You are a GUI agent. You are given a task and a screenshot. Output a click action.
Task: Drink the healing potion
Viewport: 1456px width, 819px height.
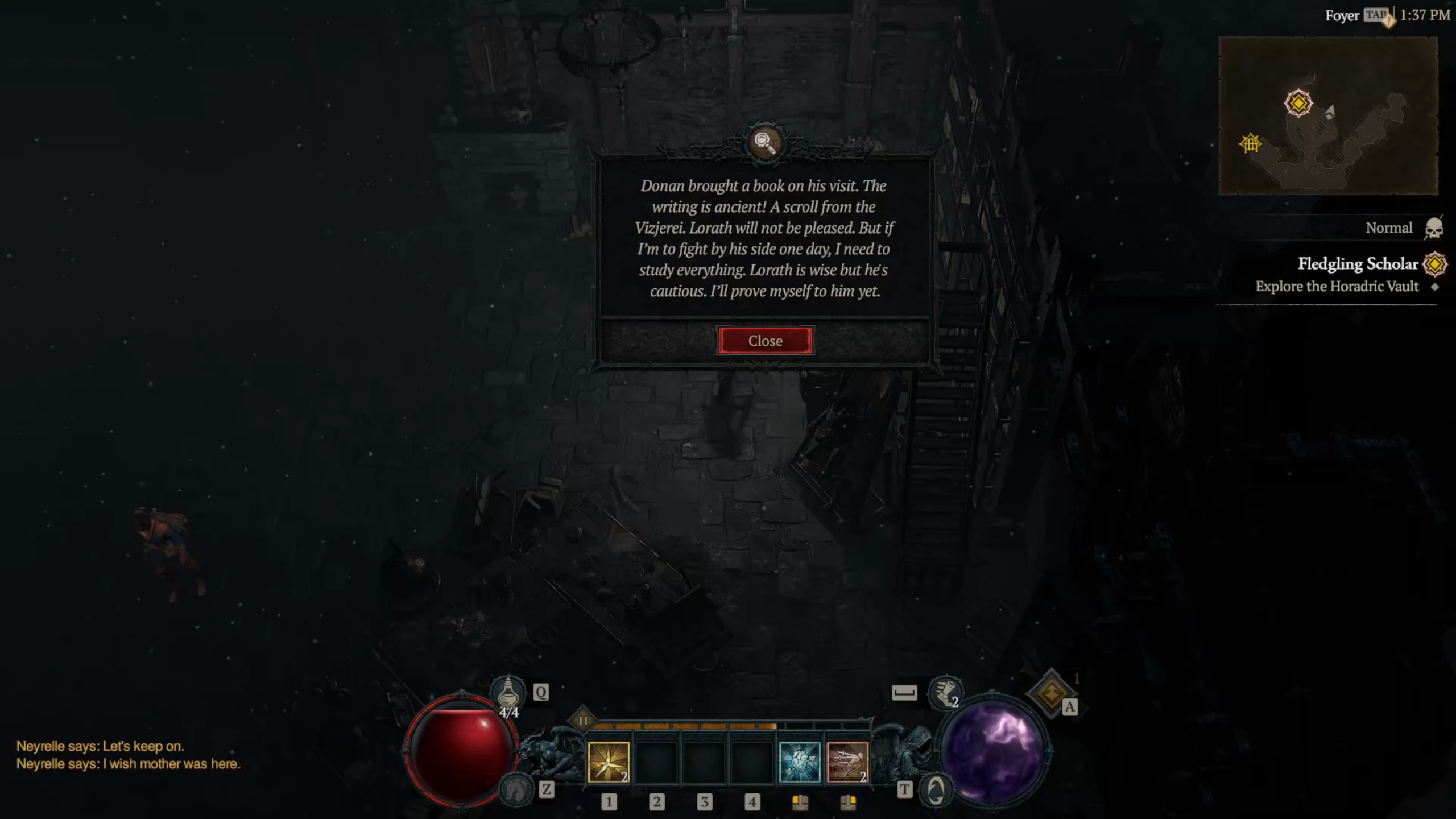coord(508,693)
